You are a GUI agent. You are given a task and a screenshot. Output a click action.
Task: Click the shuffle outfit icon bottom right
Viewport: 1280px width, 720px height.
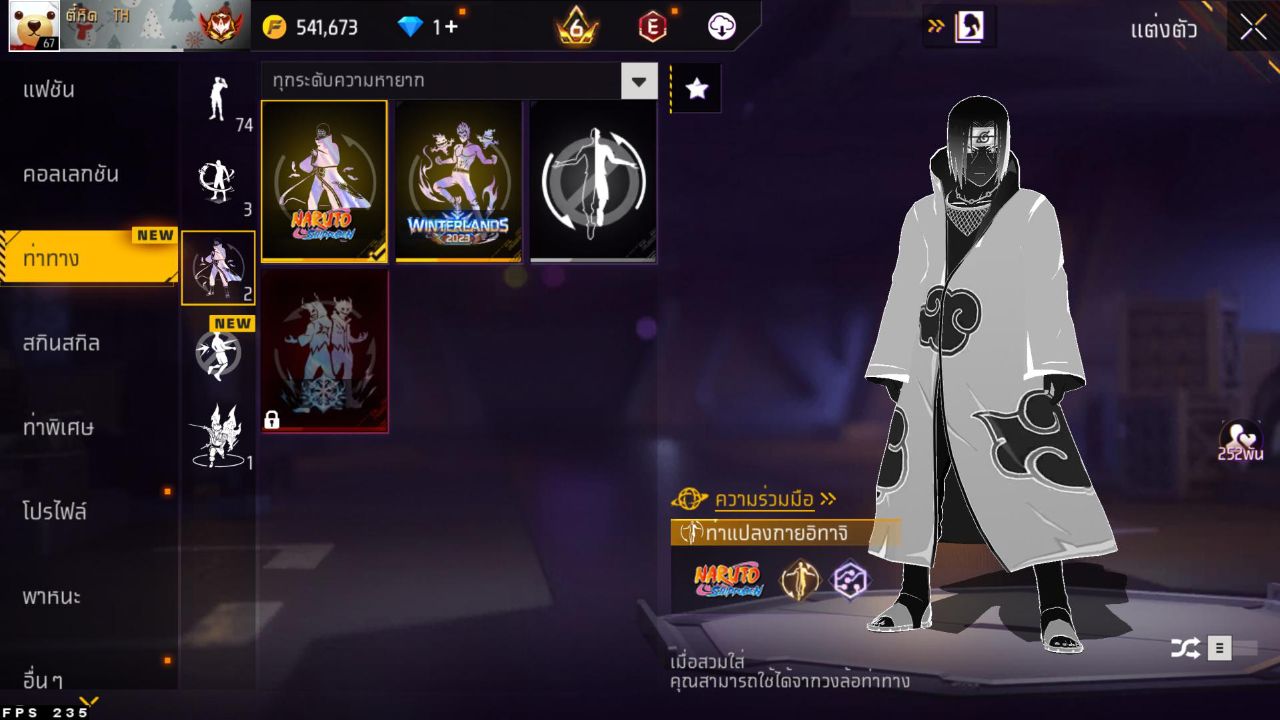pyautogui.click(x=1186, y=647)
